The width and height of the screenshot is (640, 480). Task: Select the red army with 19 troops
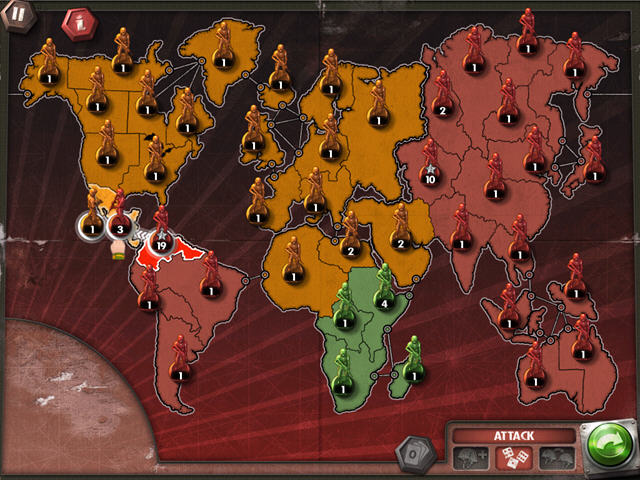[x=160, y=240]
